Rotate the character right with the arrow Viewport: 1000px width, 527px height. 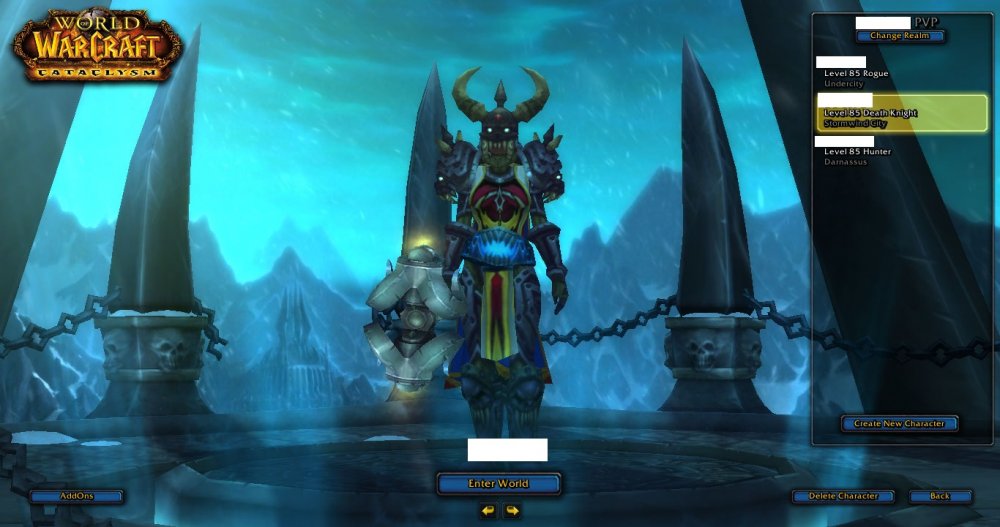pos(512,511)
